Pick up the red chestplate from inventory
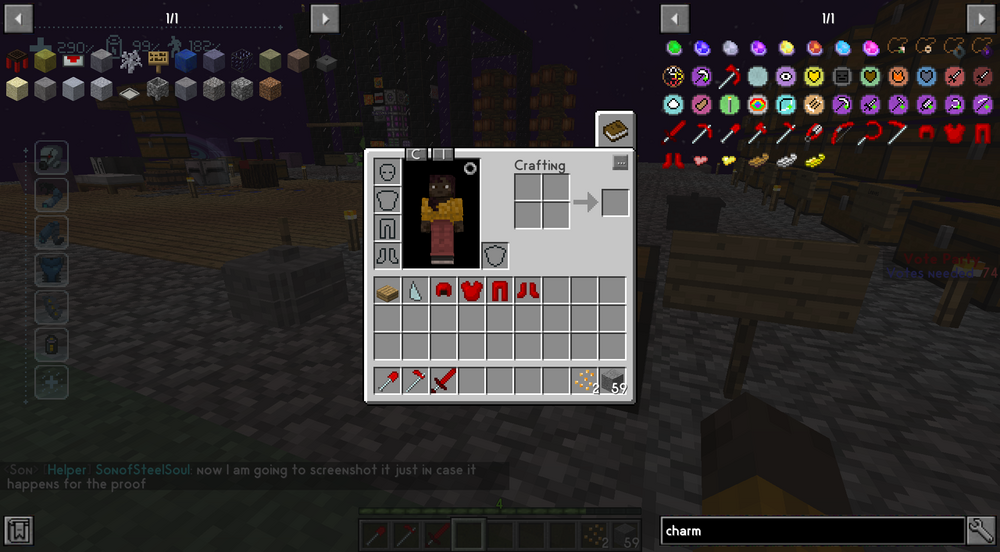 (x=472, y=291)
